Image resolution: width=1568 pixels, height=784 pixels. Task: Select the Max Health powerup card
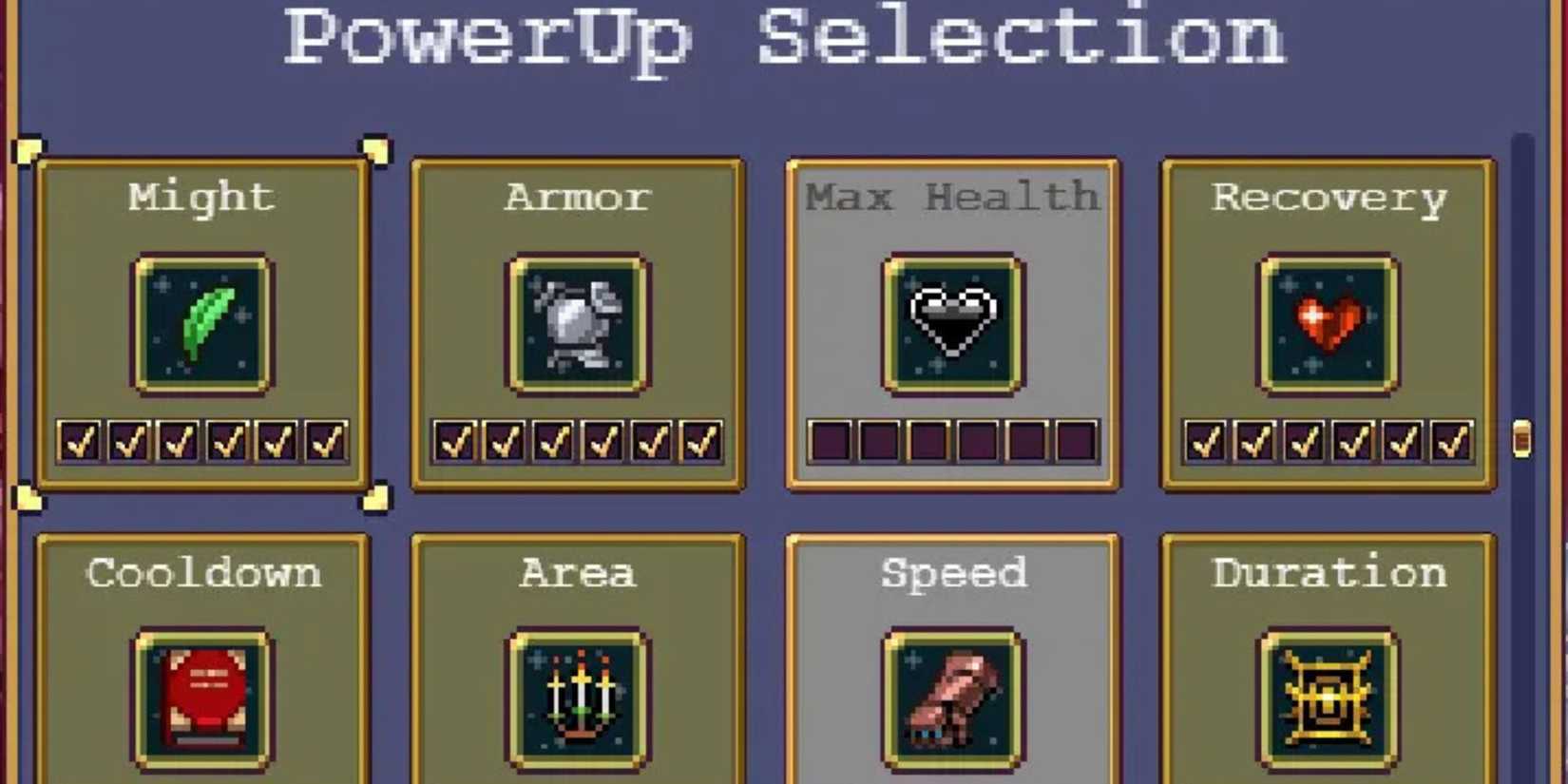953,238
